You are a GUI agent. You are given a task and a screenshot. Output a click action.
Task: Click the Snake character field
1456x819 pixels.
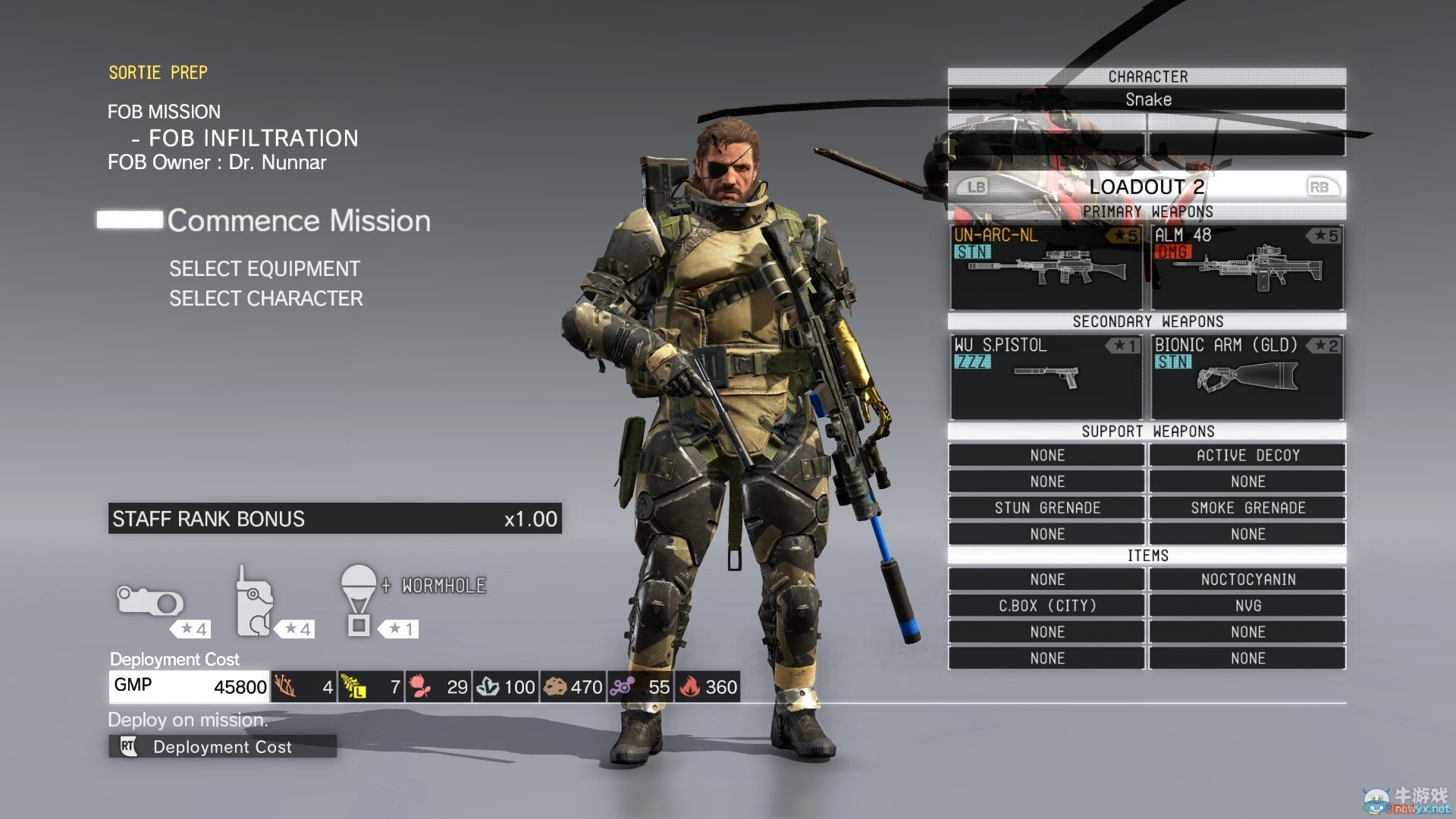(x=1147, y=99)
